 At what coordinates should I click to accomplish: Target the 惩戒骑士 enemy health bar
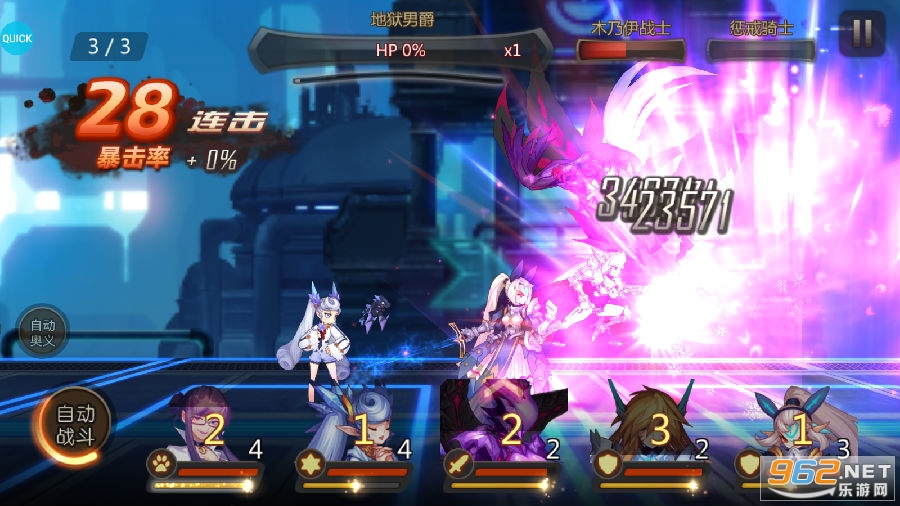tap(762, 50)
